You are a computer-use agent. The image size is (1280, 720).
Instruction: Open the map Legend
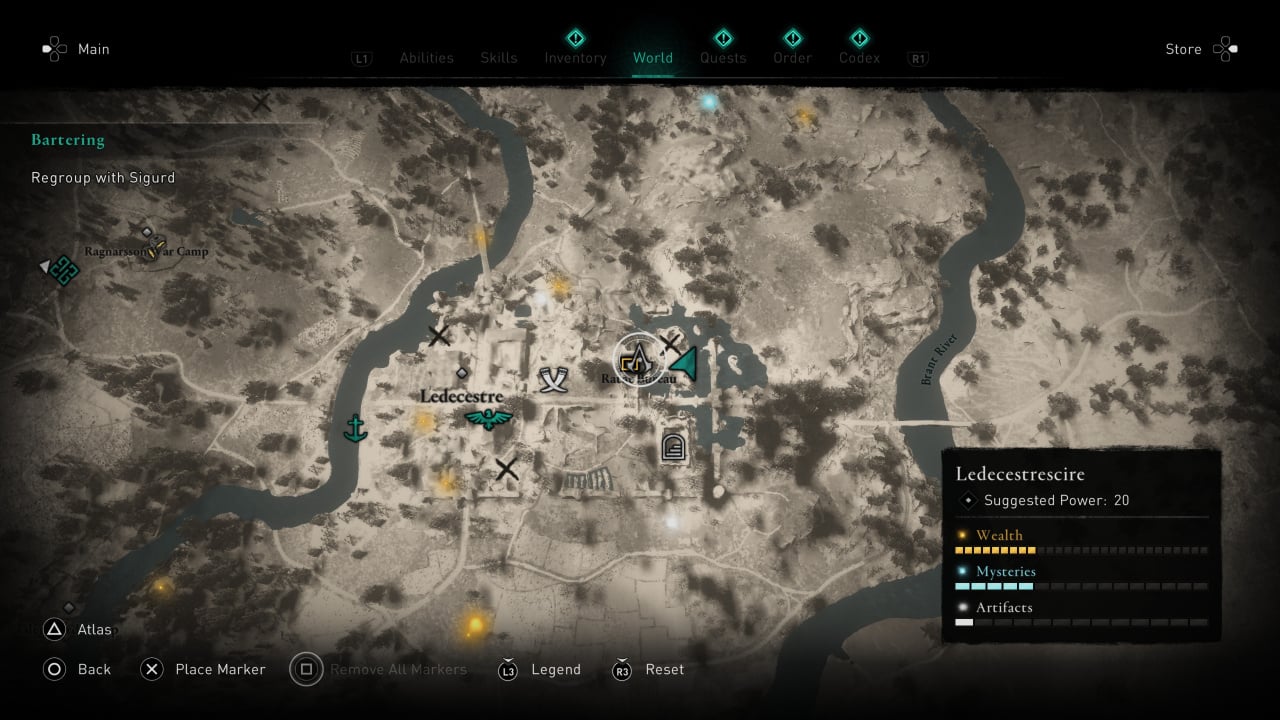point(540,669)
